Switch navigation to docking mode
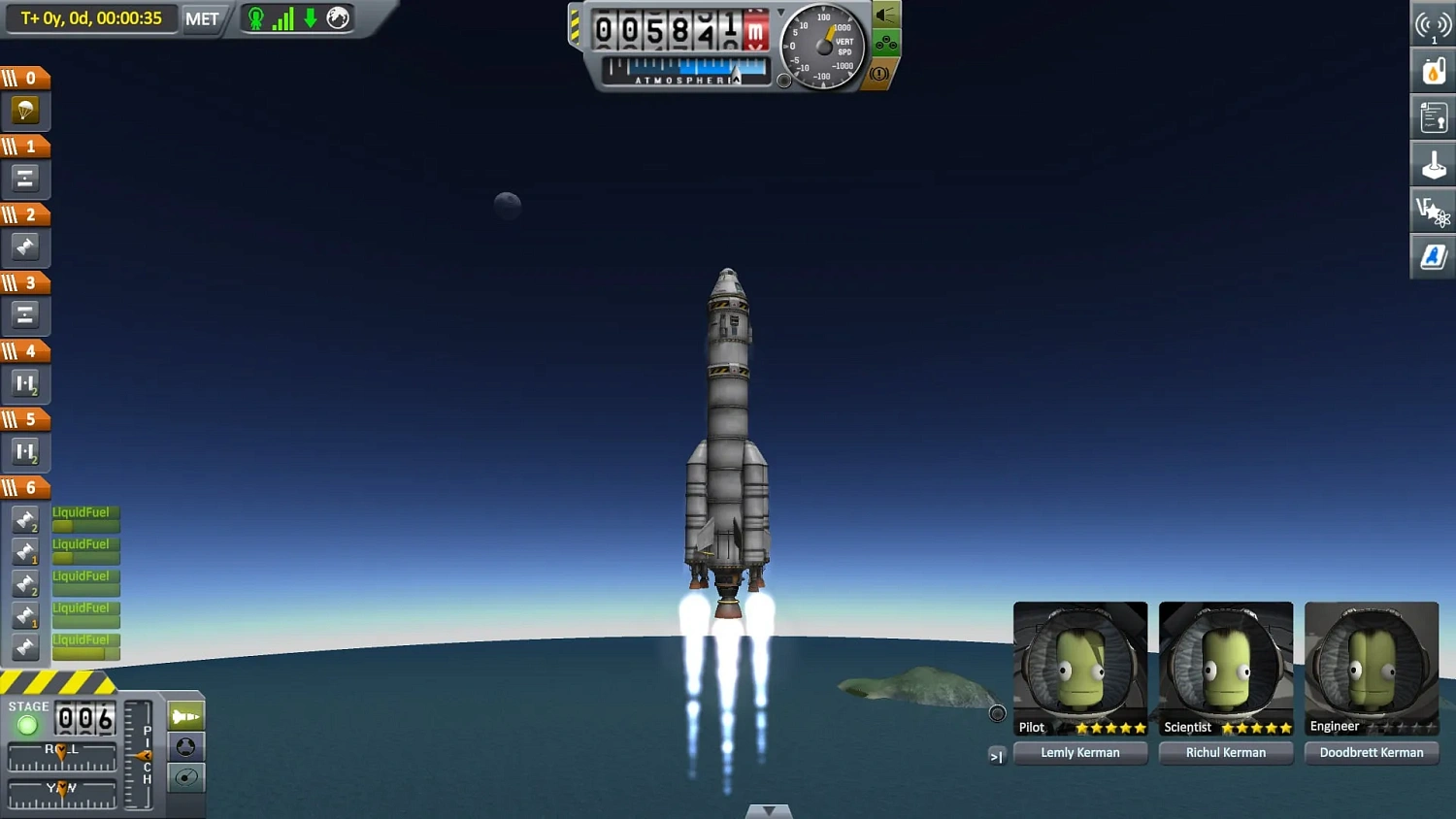This screenshot has width=1456, height=819. pyautogui.click(x=185, y=747)
